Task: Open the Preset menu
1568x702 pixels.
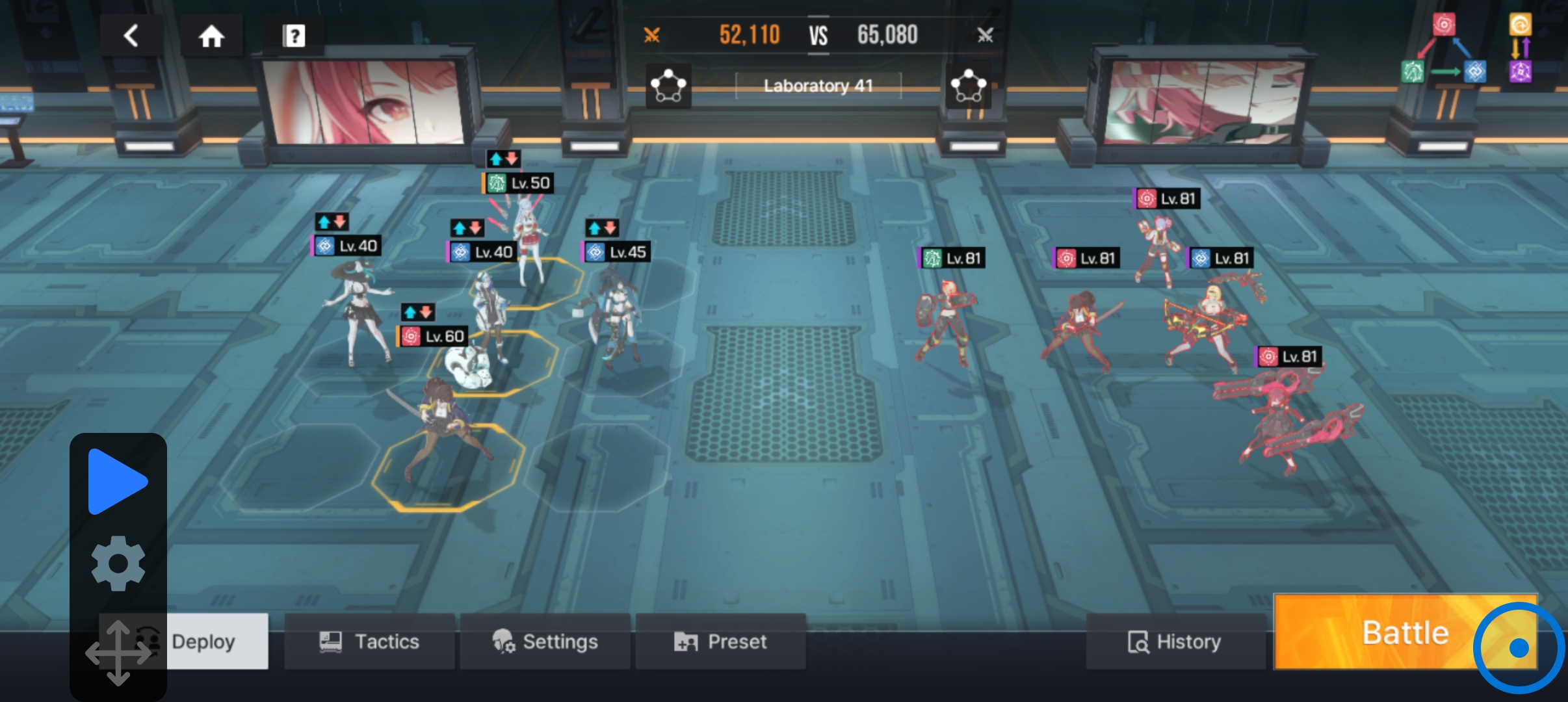Action: click(x=720, y=642)
